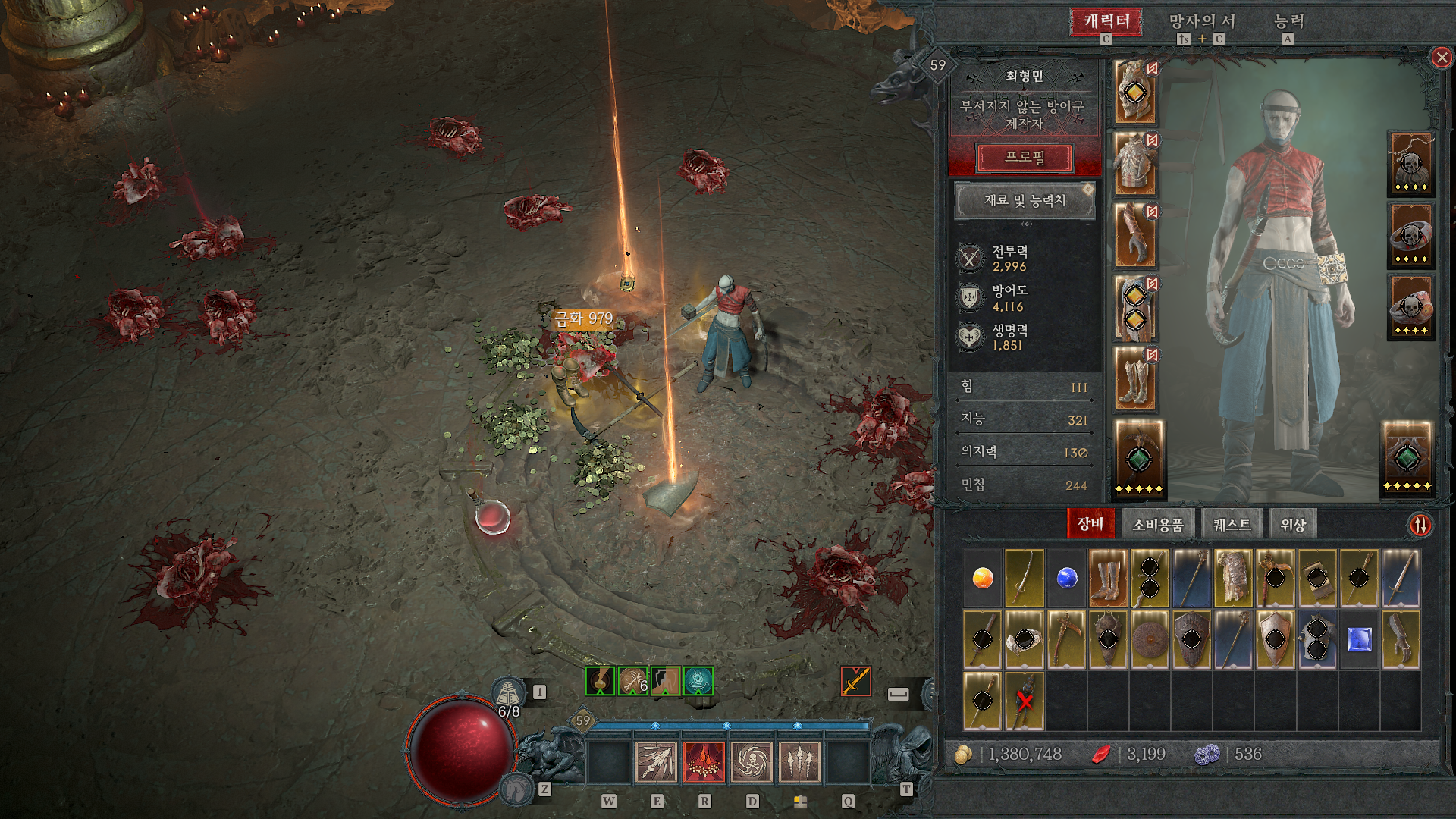Select the inventory item marked with red X

pos(1025,701)
